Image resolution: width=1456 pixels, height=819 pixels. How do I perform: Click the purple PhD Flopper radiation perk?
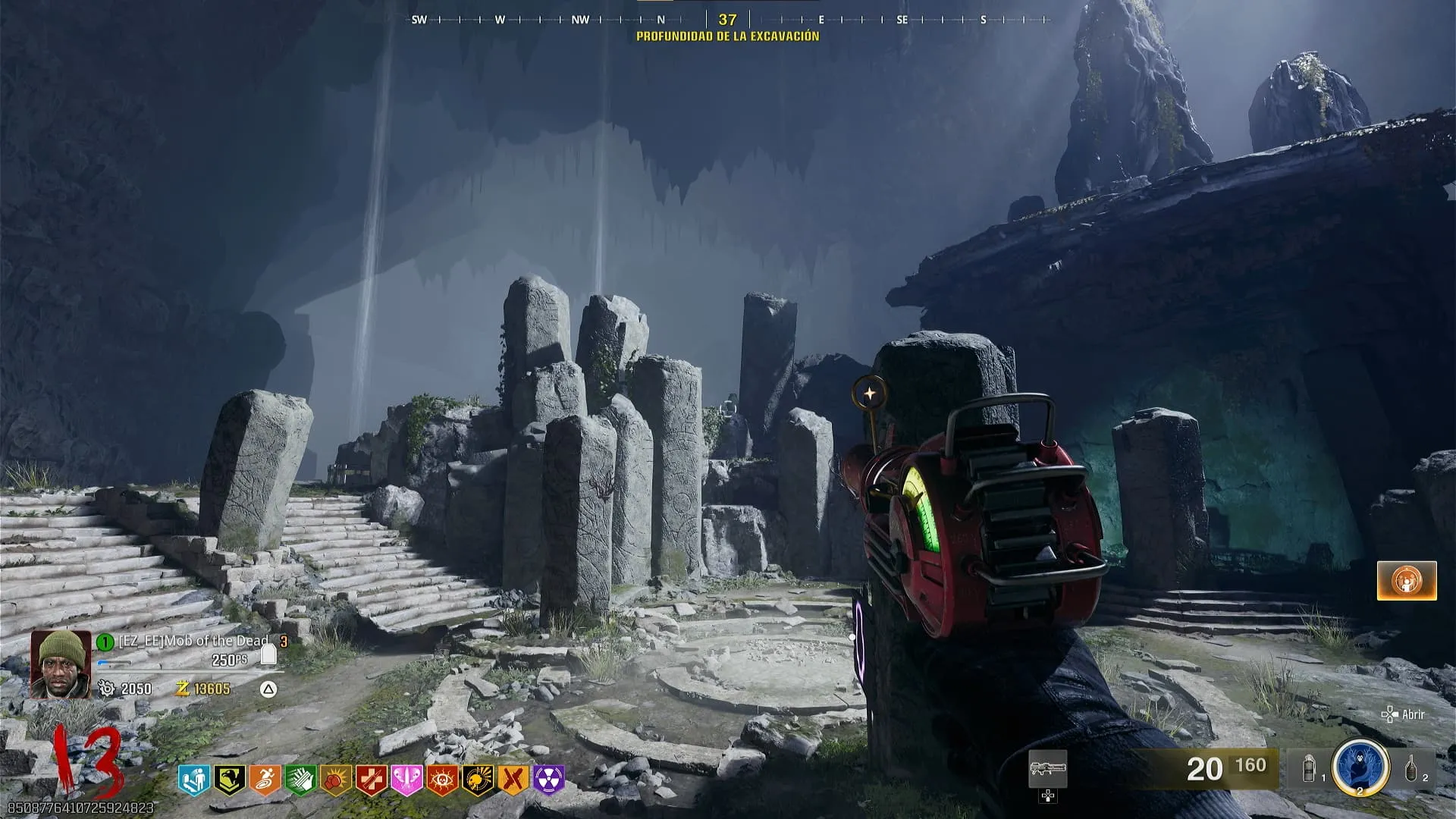click(x=549, y=780)
